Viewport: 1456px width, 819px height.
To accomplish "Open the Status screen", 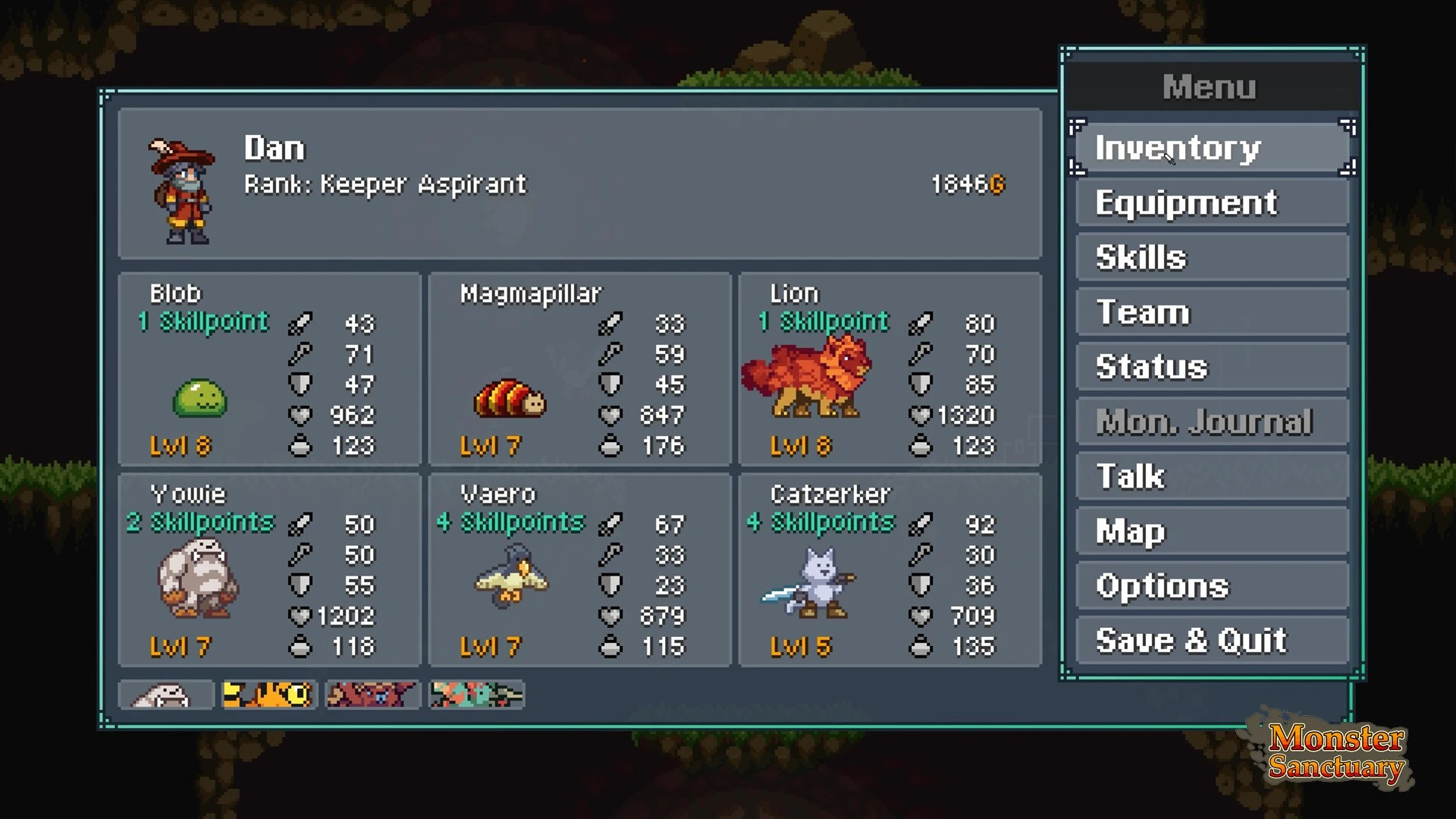I will (x=1212, y=367).
